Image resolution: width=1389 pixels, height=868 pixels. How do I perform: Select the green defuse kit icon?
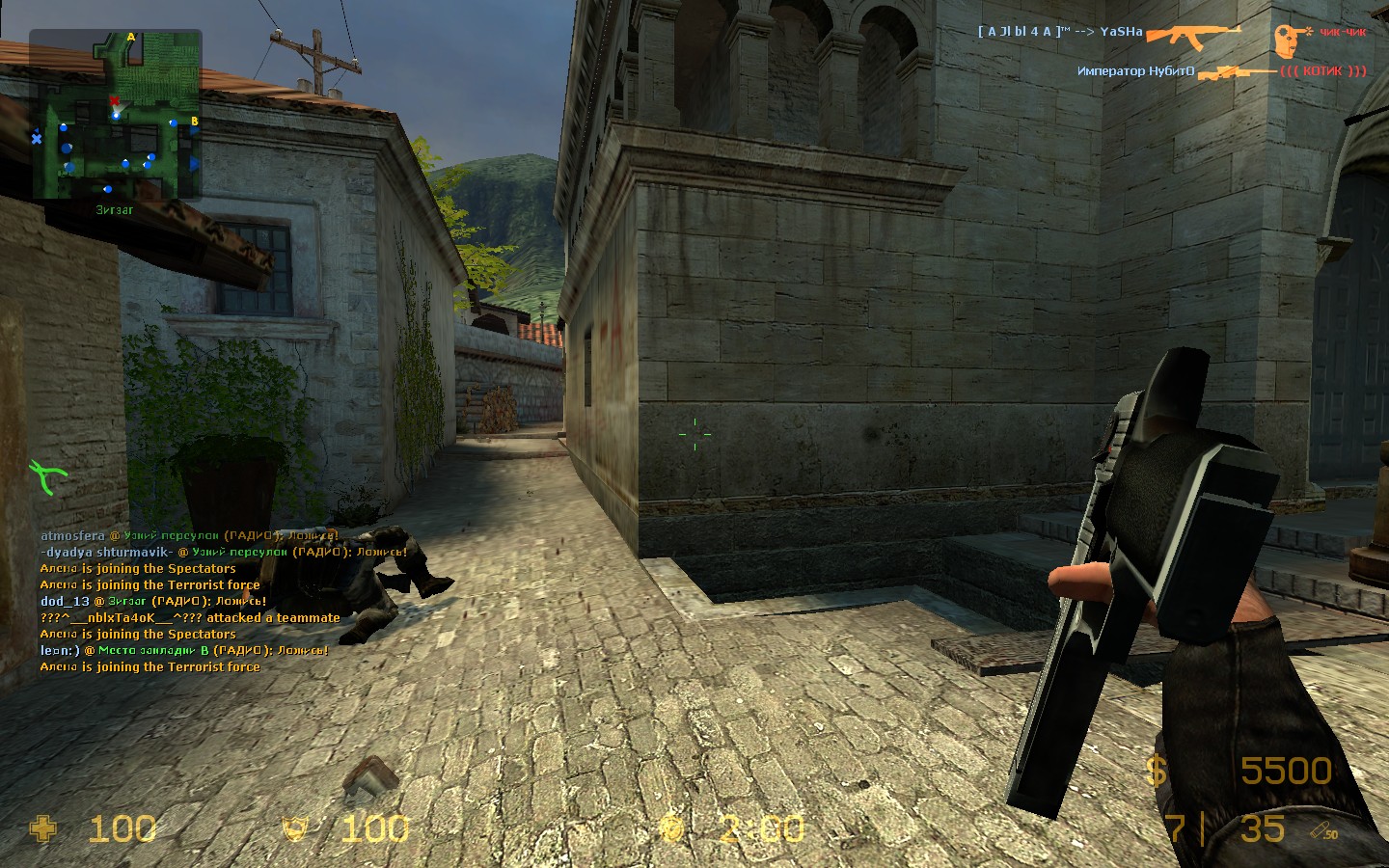pos(47,475)
